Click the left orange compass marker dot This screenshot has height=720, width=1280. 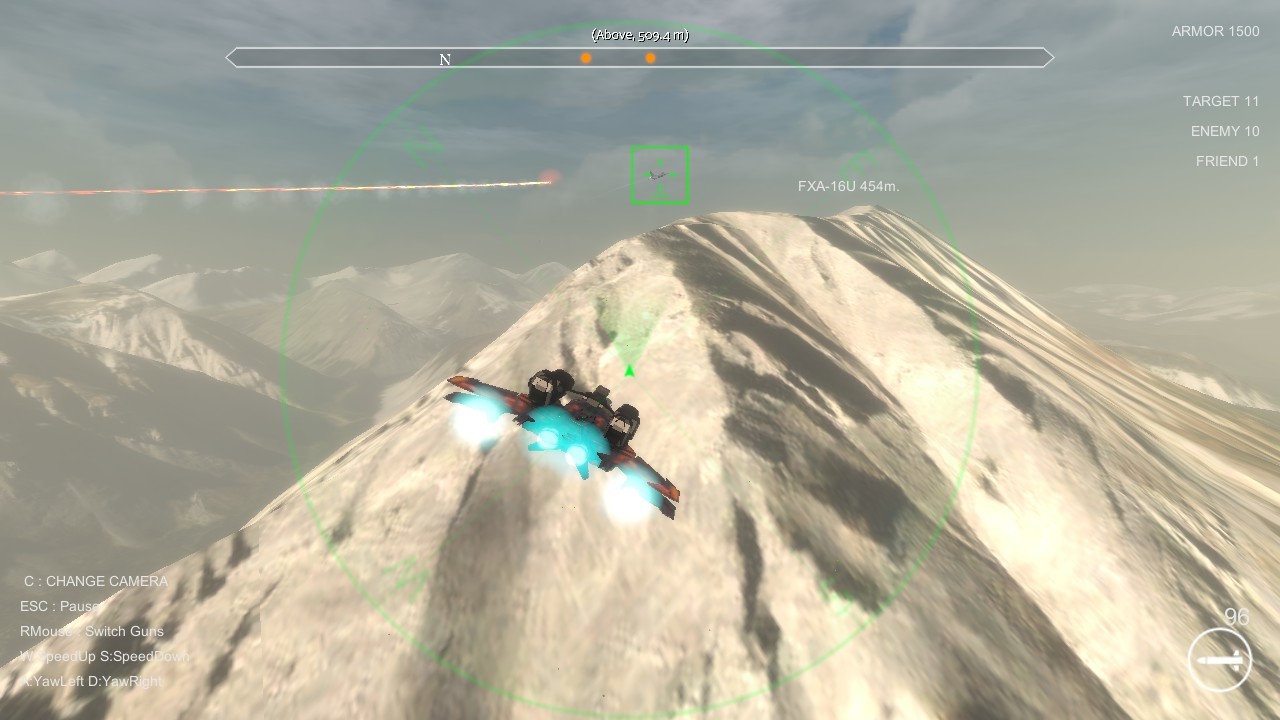(x=585, y=58)
